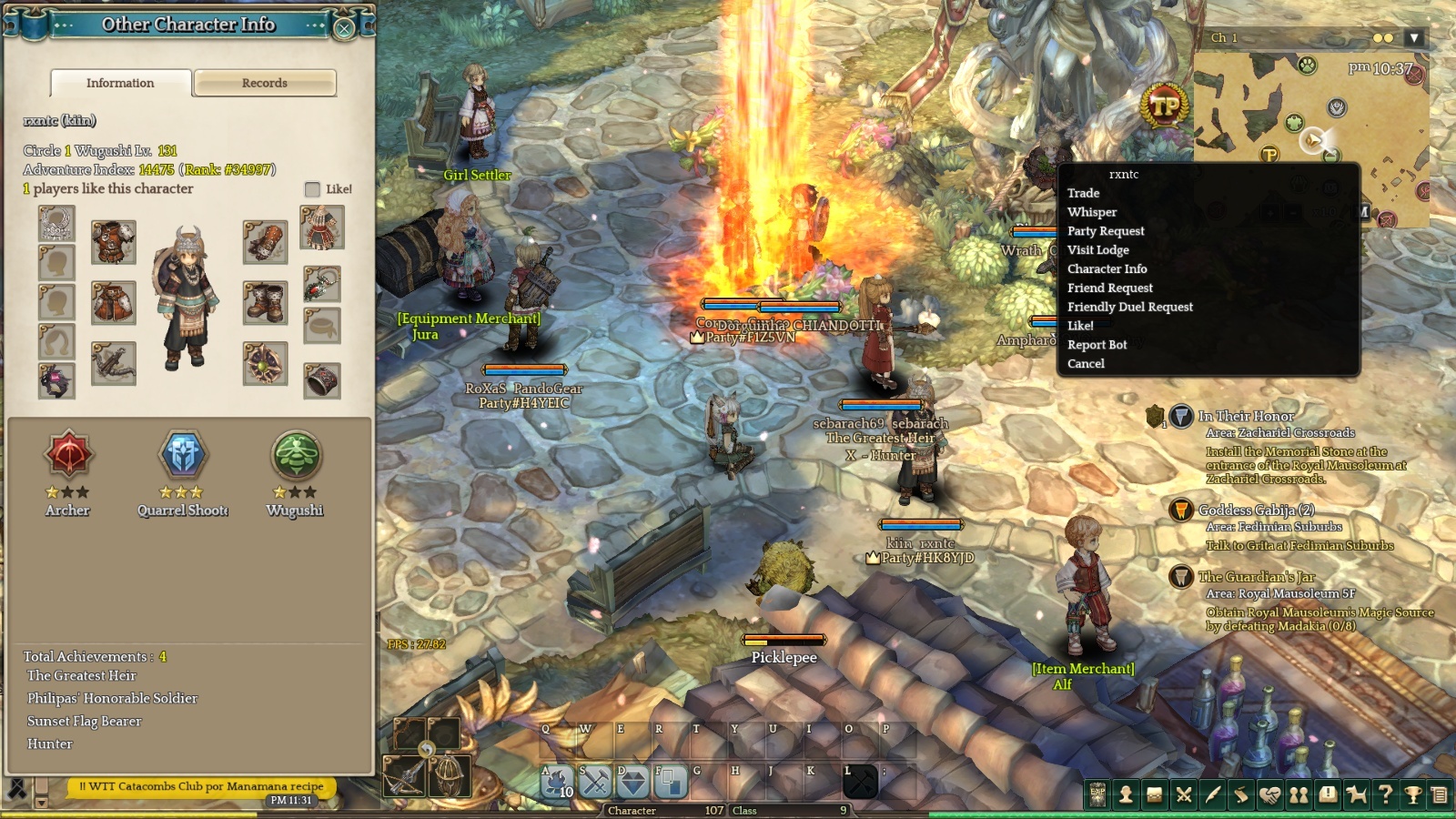Viewport: 1456px width, 819px height.
Task: Send a Party Request to rxntc
Action: click(x=1106, y=231)
